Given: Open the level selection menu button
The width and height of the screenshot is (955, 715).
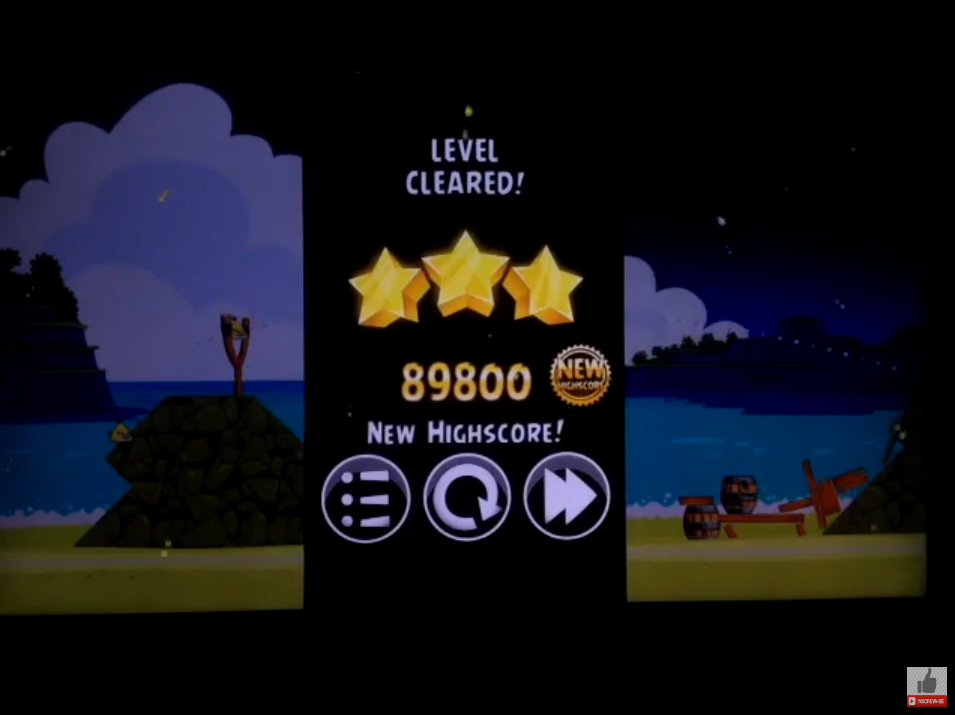Looking at the screenshot, I should tap(366, 497).
